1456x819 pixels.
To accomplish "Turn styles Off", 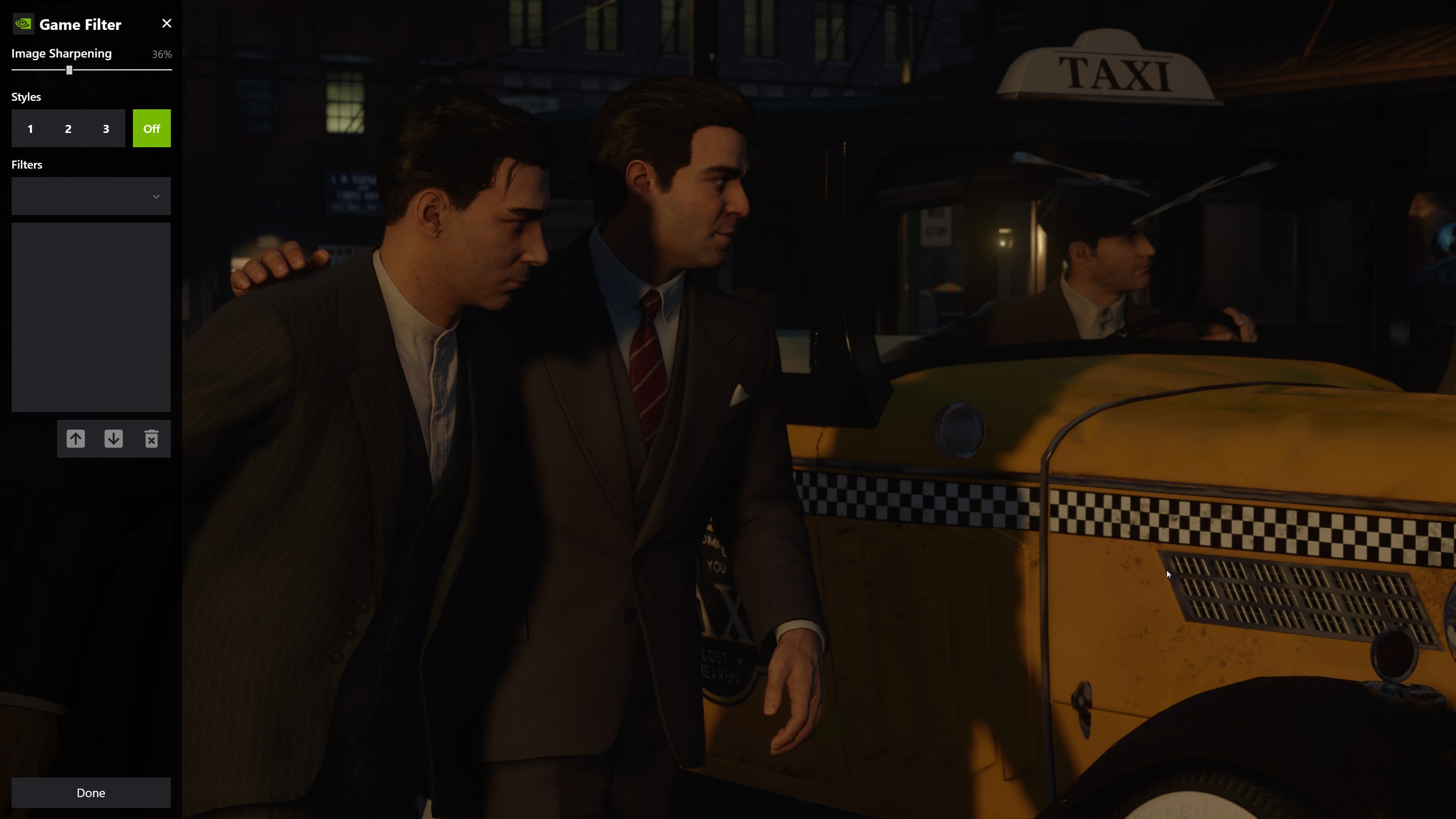I will click(x=152, y=129).
